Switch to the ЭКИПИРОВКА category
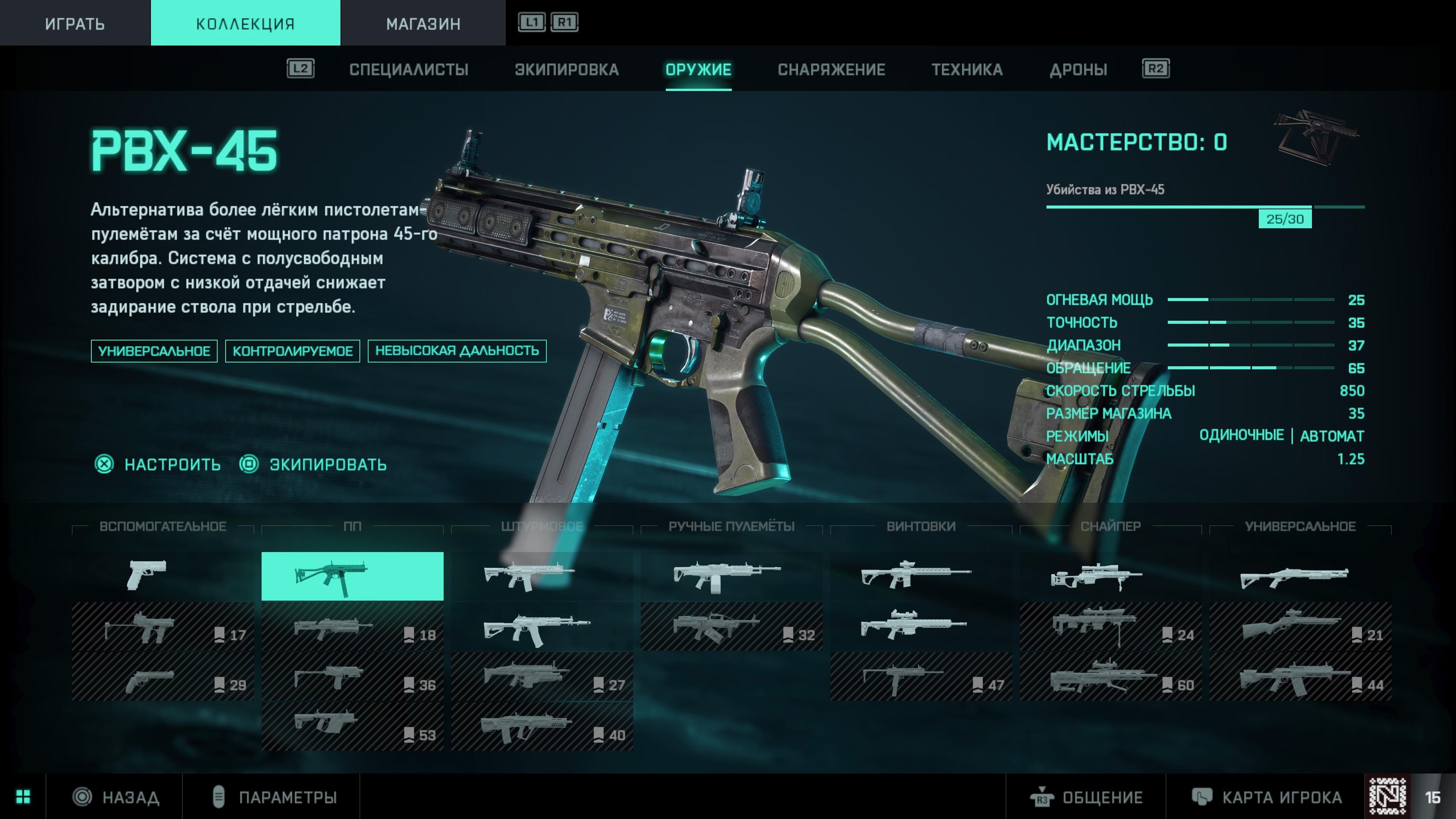The width and height of the screenshot is (1456, 819). 566,69
